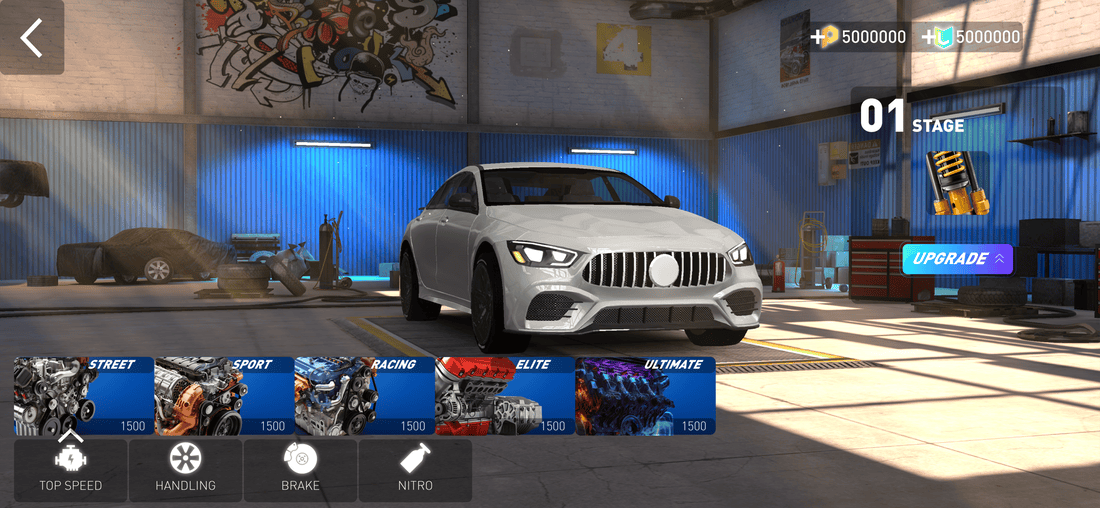Choose the Sport engine upgrade card
This screenshot has height=508, width=1100.
tap(224, 396)
